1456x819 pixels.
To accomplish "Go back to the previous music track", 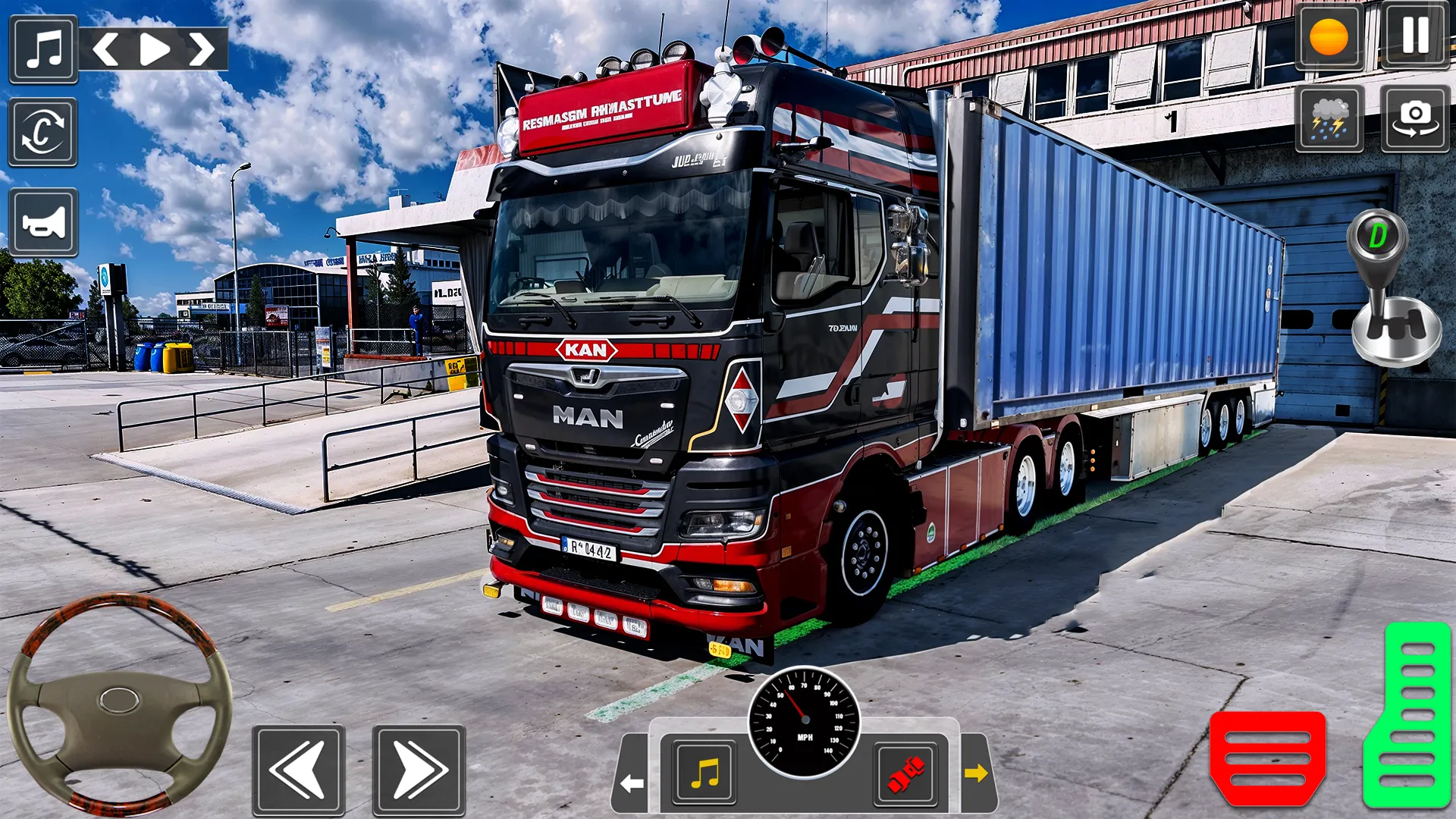I will (x=108, y=47).
